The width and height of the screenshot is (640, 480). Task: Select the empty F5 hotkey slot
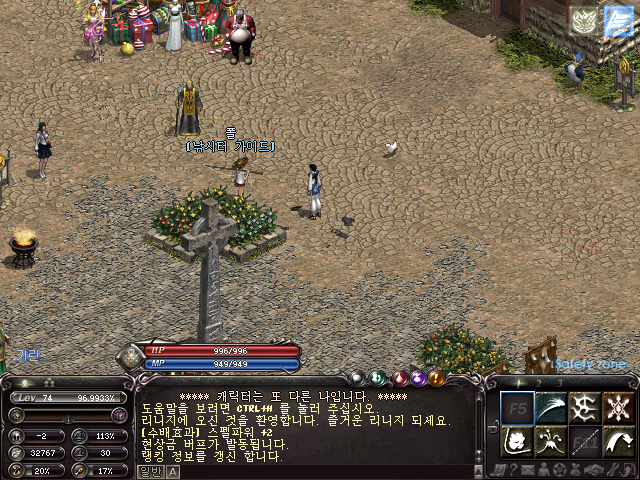pyautogui.click(x=517, y=406)
